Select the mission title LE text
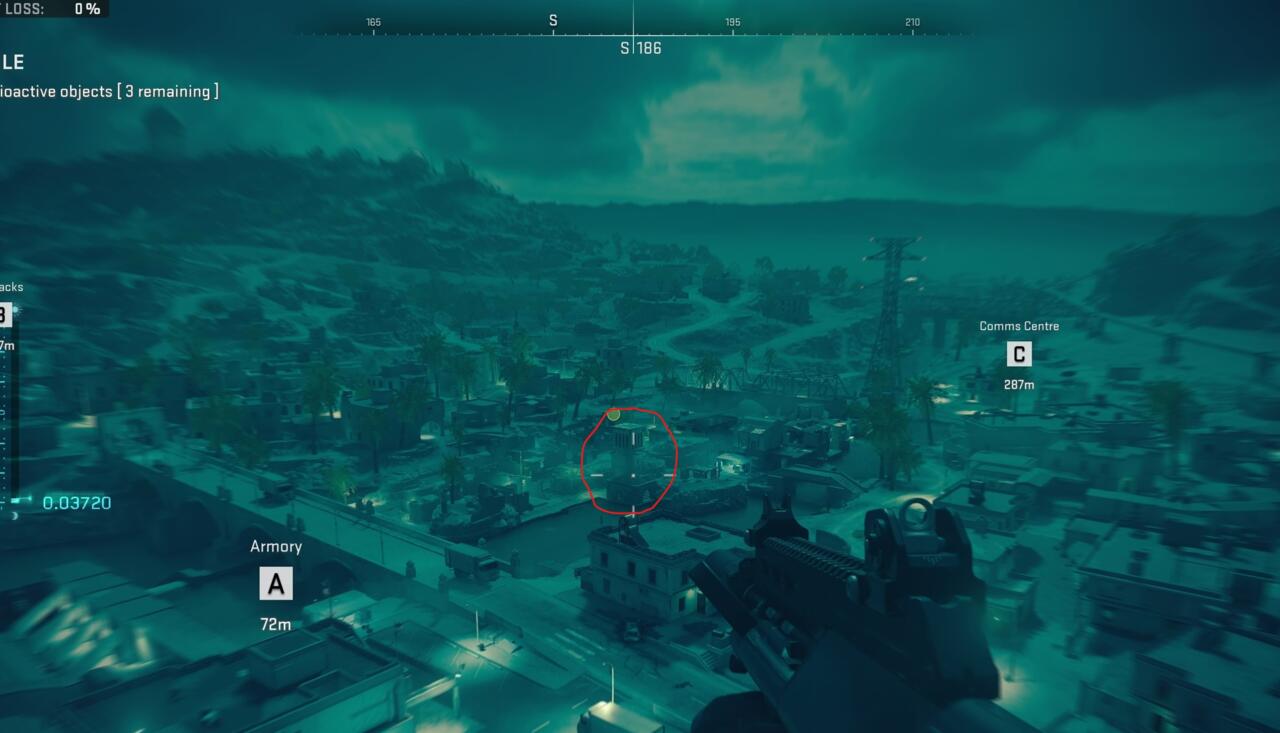Image resolution: width=1280 pixels, height=733 pixels. 12,62
